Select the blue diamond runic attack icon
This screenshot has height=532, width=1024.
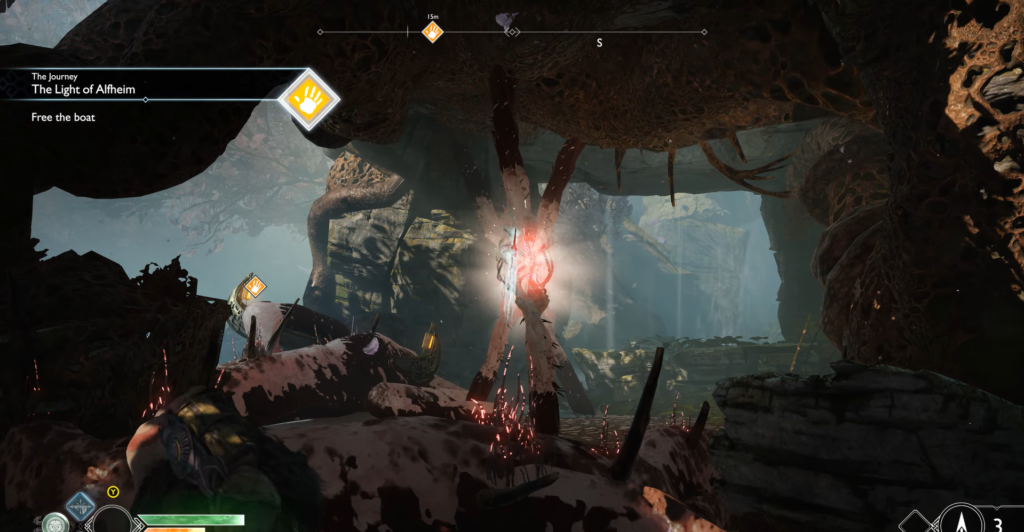tap(80, 506)
